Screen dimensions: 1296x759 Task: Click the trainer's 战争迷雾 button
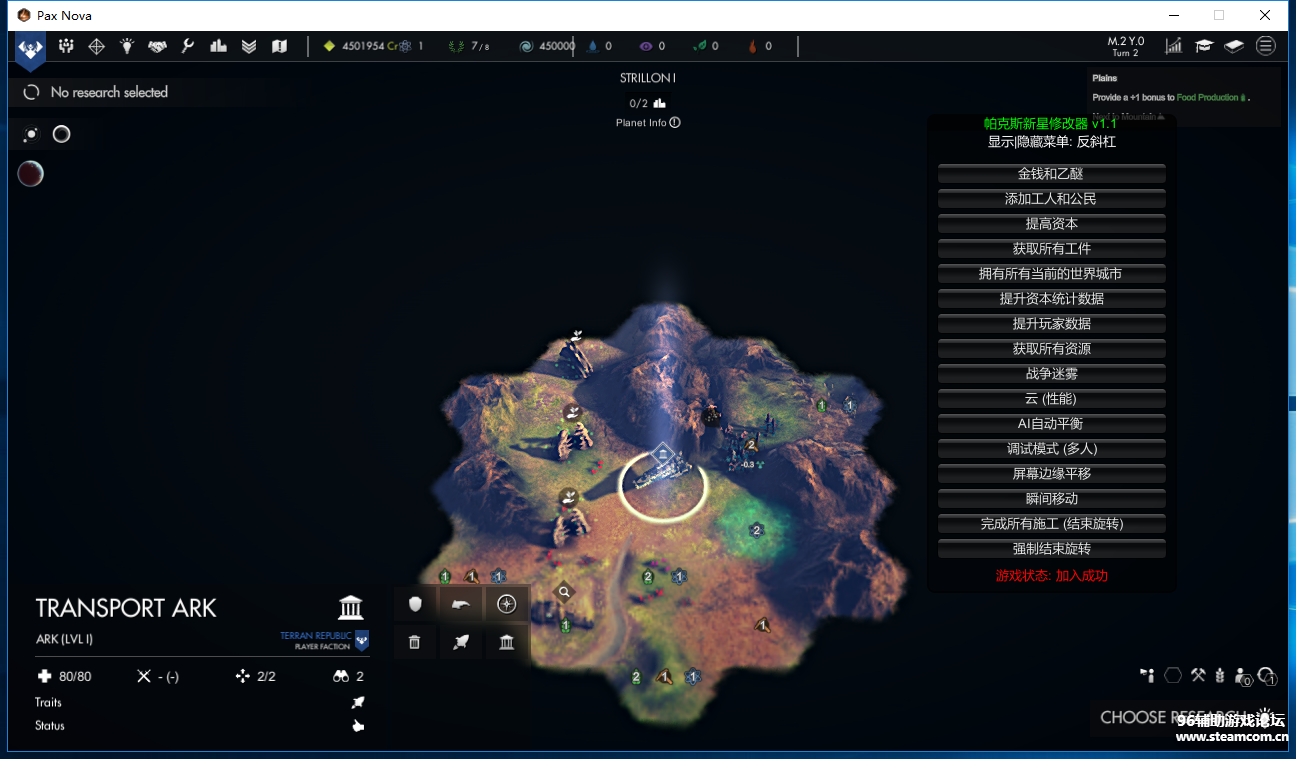pyautogui.click(x=1051, y=374)
